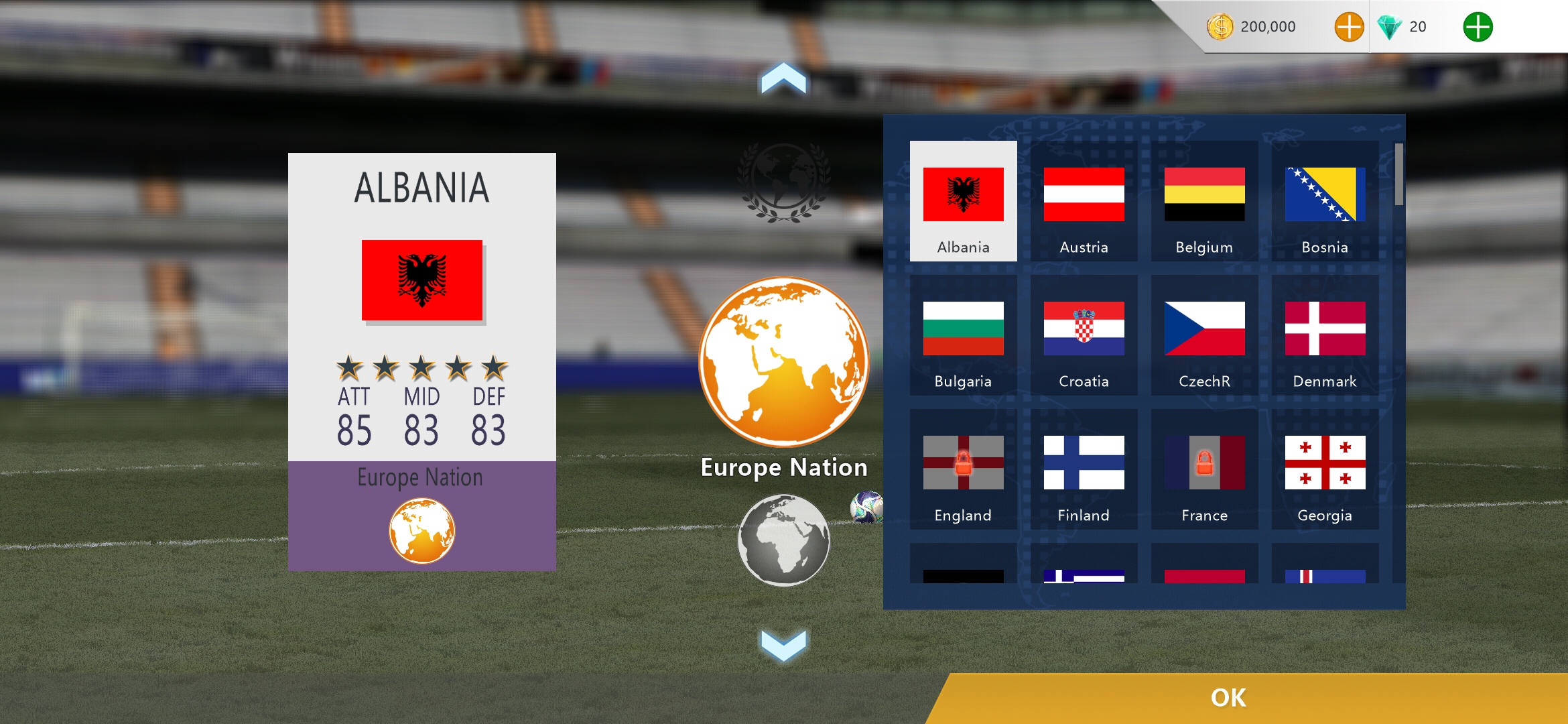1568x724 pixels.
Task: Choose Finland from the team grid
Action: click(x=1084, y=469)
